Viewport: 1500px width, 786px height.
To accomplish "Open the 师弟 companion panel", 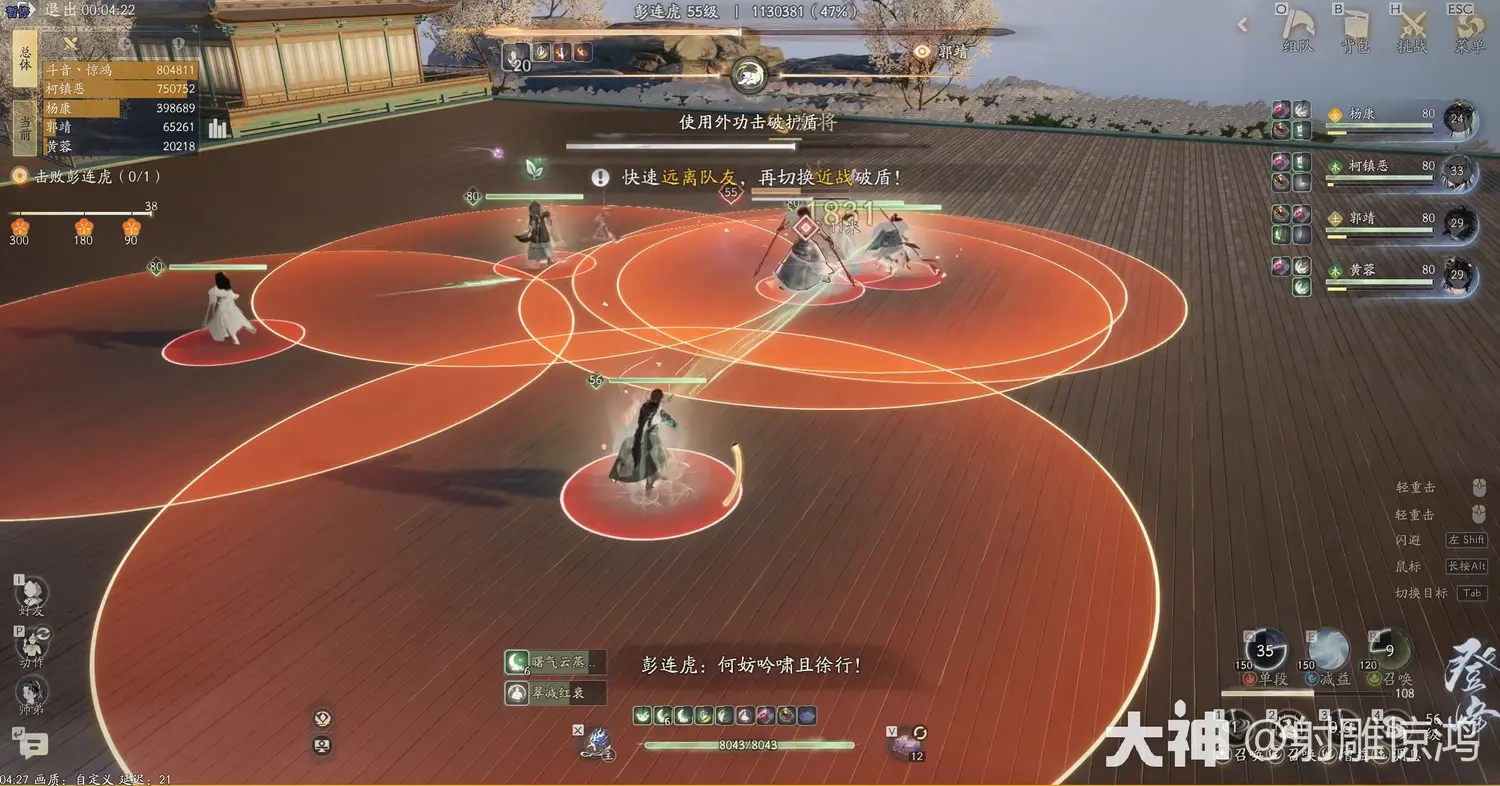I will [32, 693].
